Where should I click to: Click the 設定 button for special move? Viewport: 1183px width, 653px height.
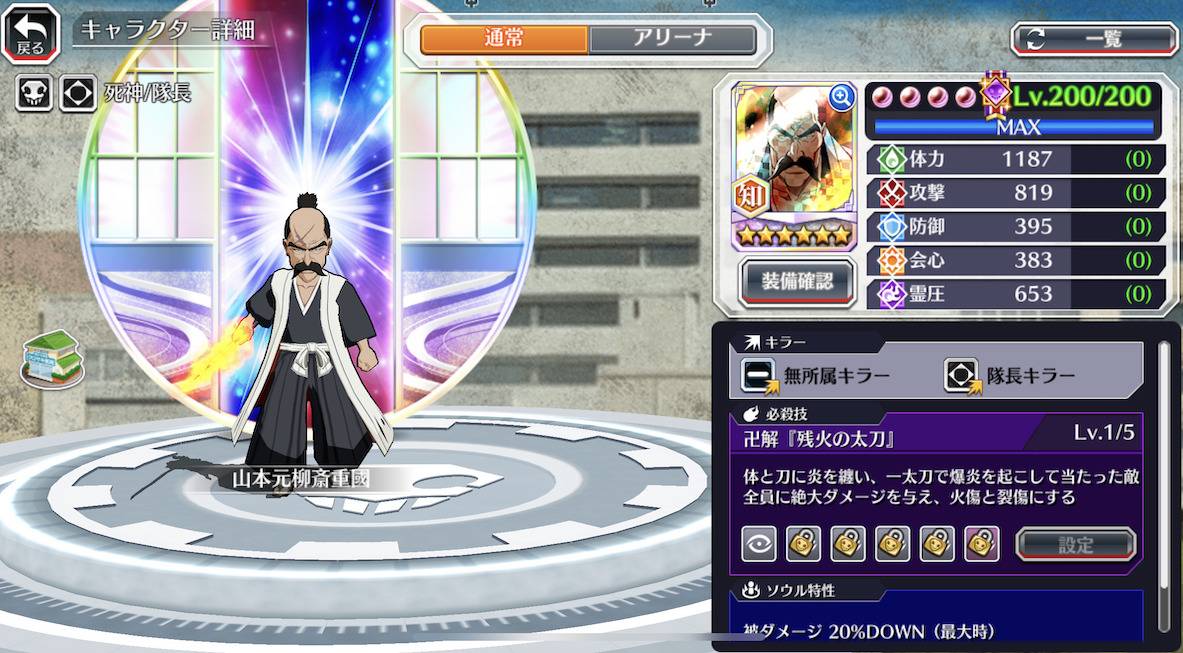(1076, 545)
